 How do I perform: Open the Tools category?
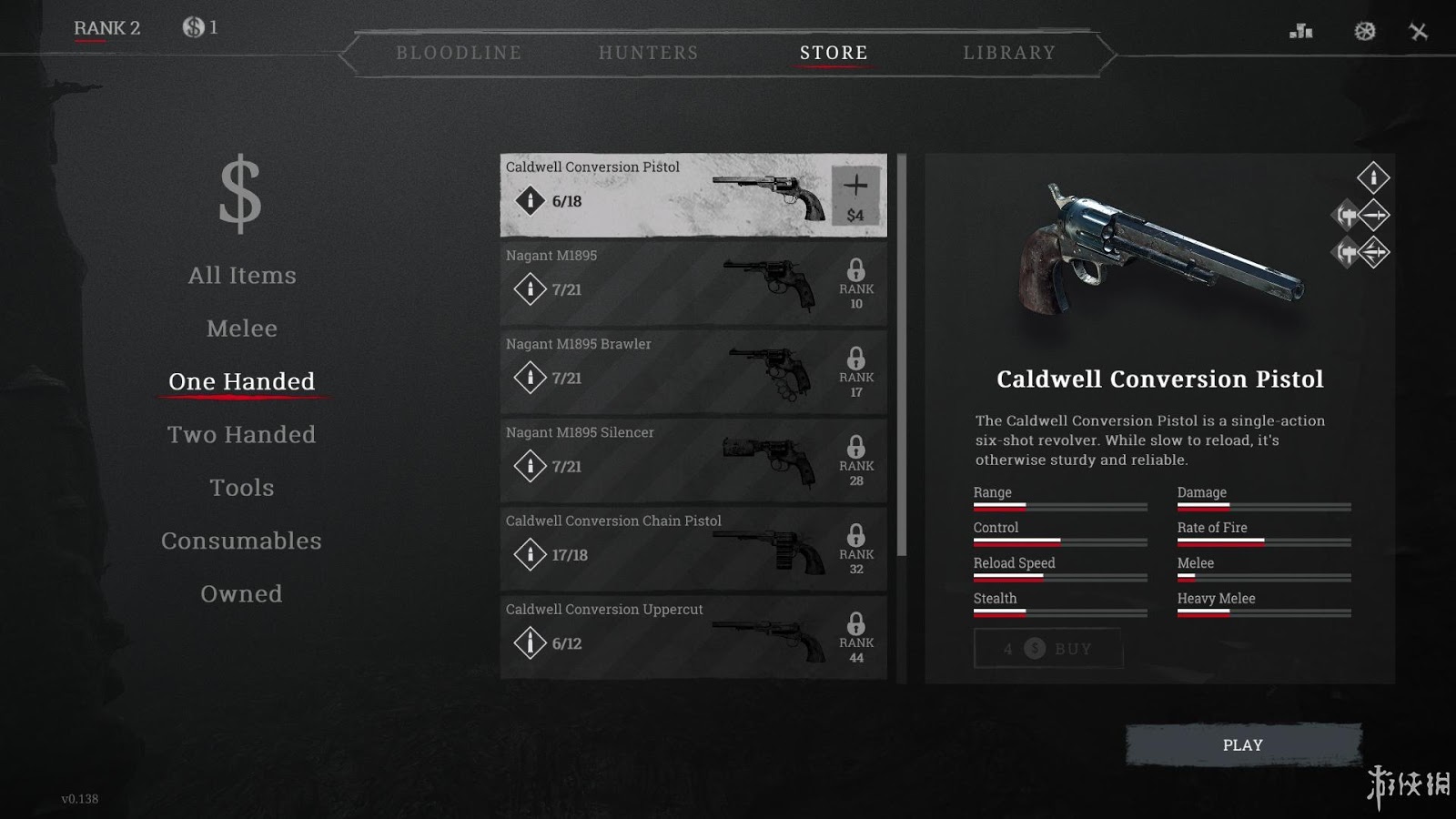click(242, 488)
